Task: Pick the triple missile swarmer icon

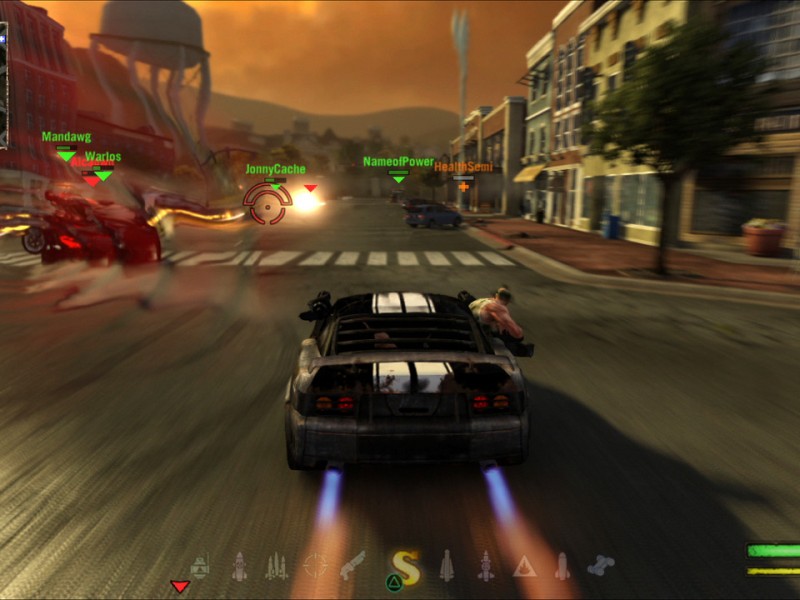Action: [x=276, y=567]
